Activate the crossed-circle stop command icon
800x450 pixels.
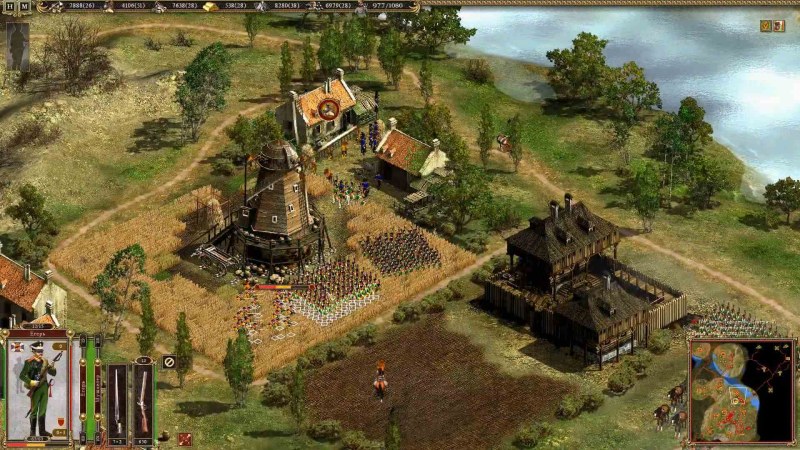[169, 361]
